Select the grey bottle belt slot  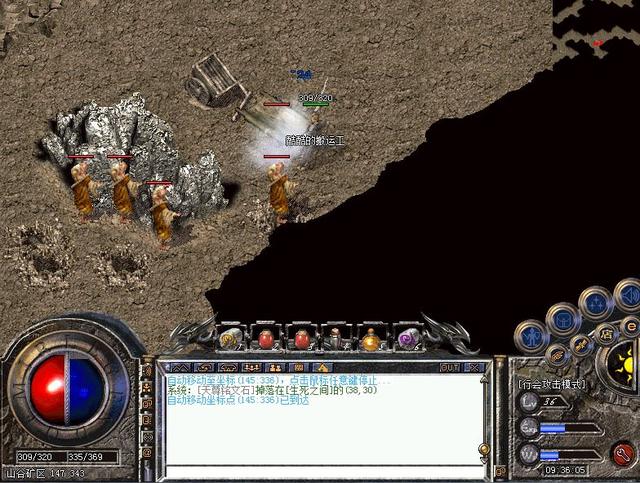pyautogui.click(x=336, y=339)
